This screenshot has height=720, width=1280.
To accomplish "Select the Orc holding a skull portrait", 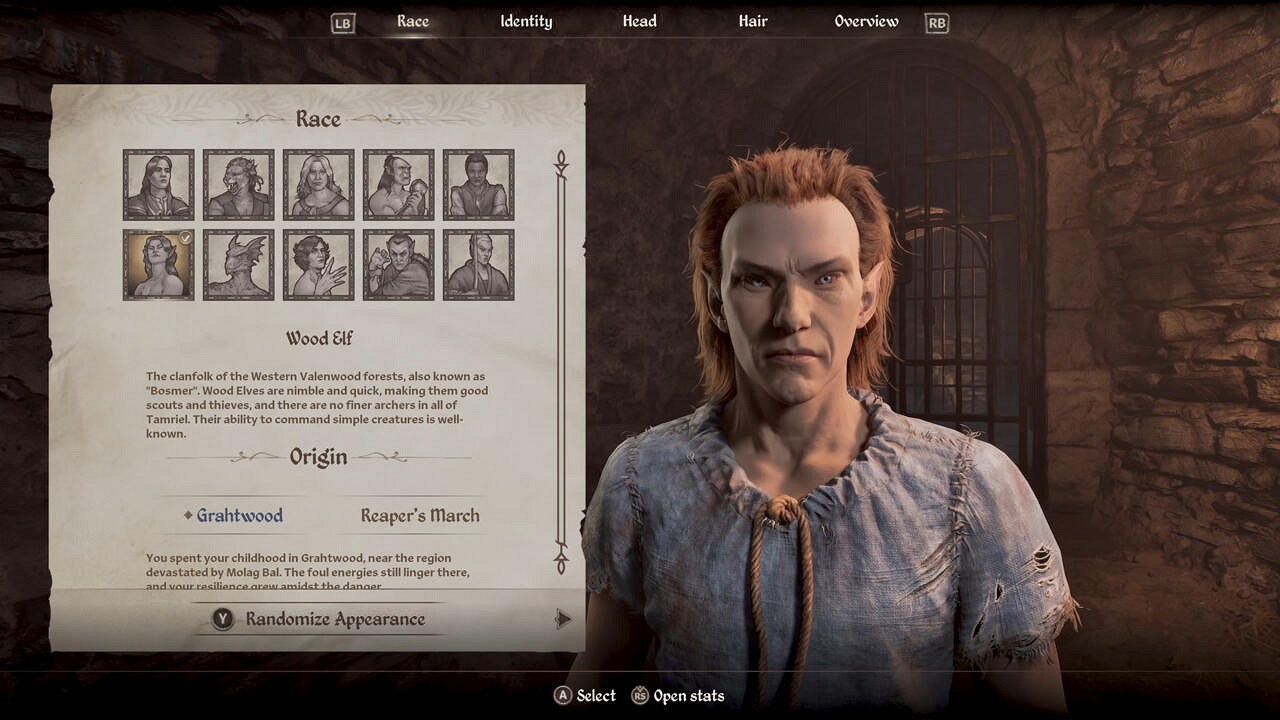I will 399,185.
